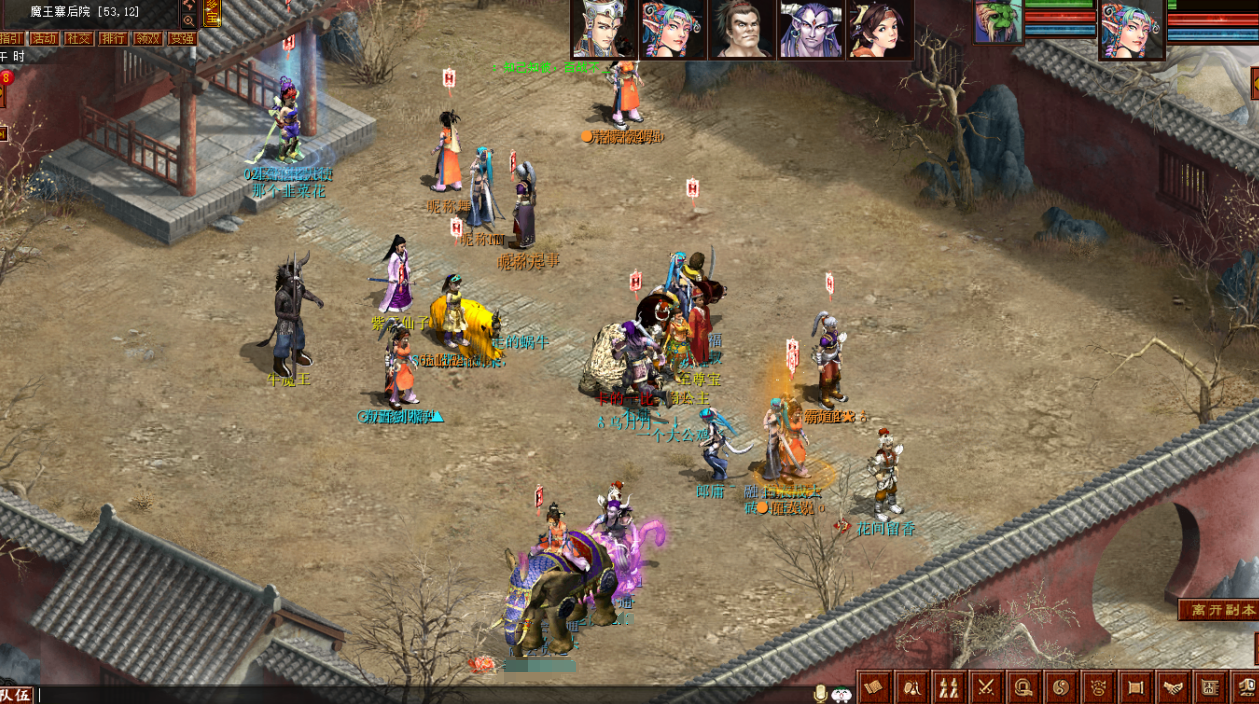1259x704 pixels.
Task: Click the 领双 double-reward button
Action: click(147, 39)
